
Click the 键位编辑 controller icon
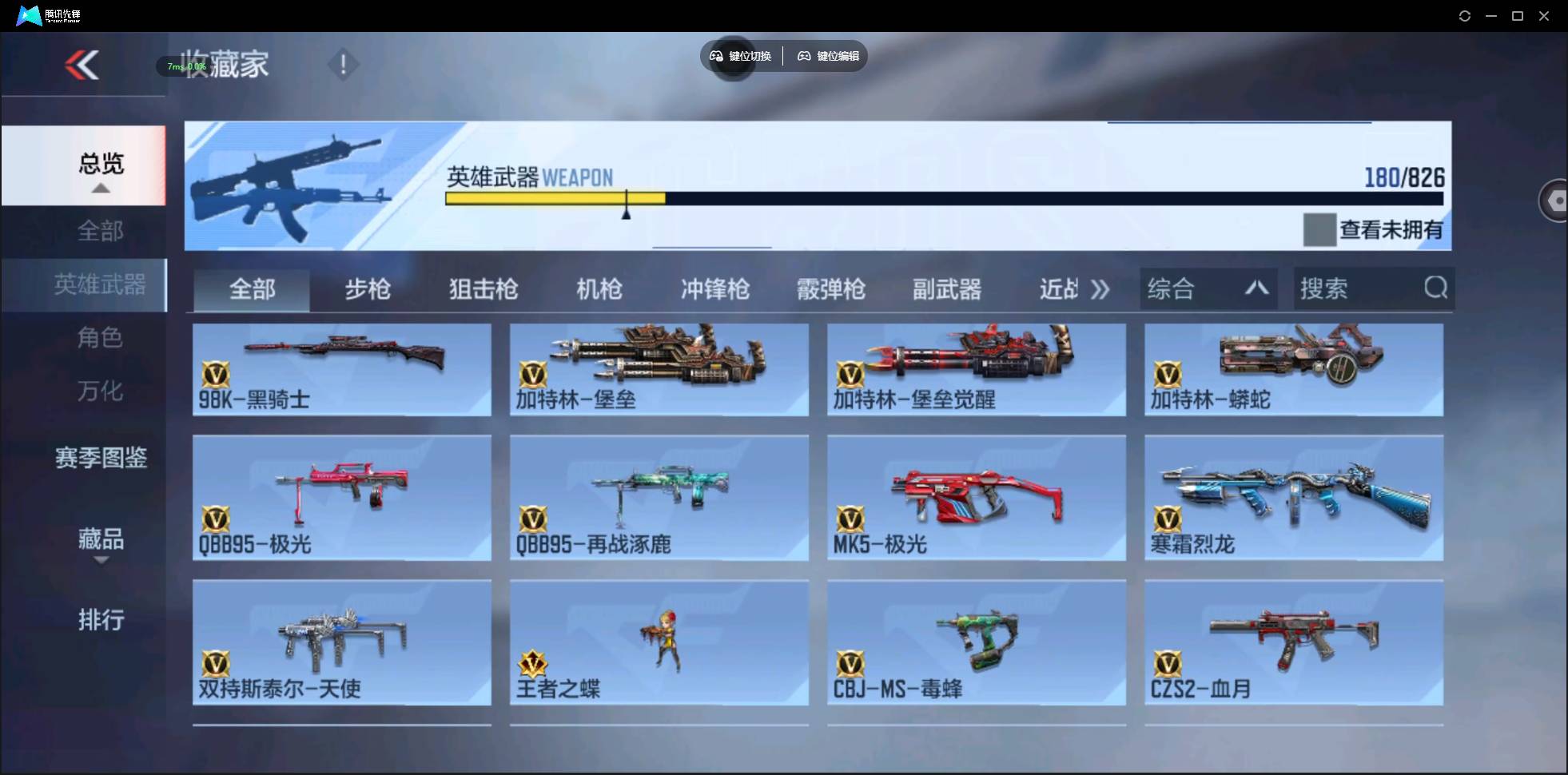pyautogui.click(x=803, y=56)
